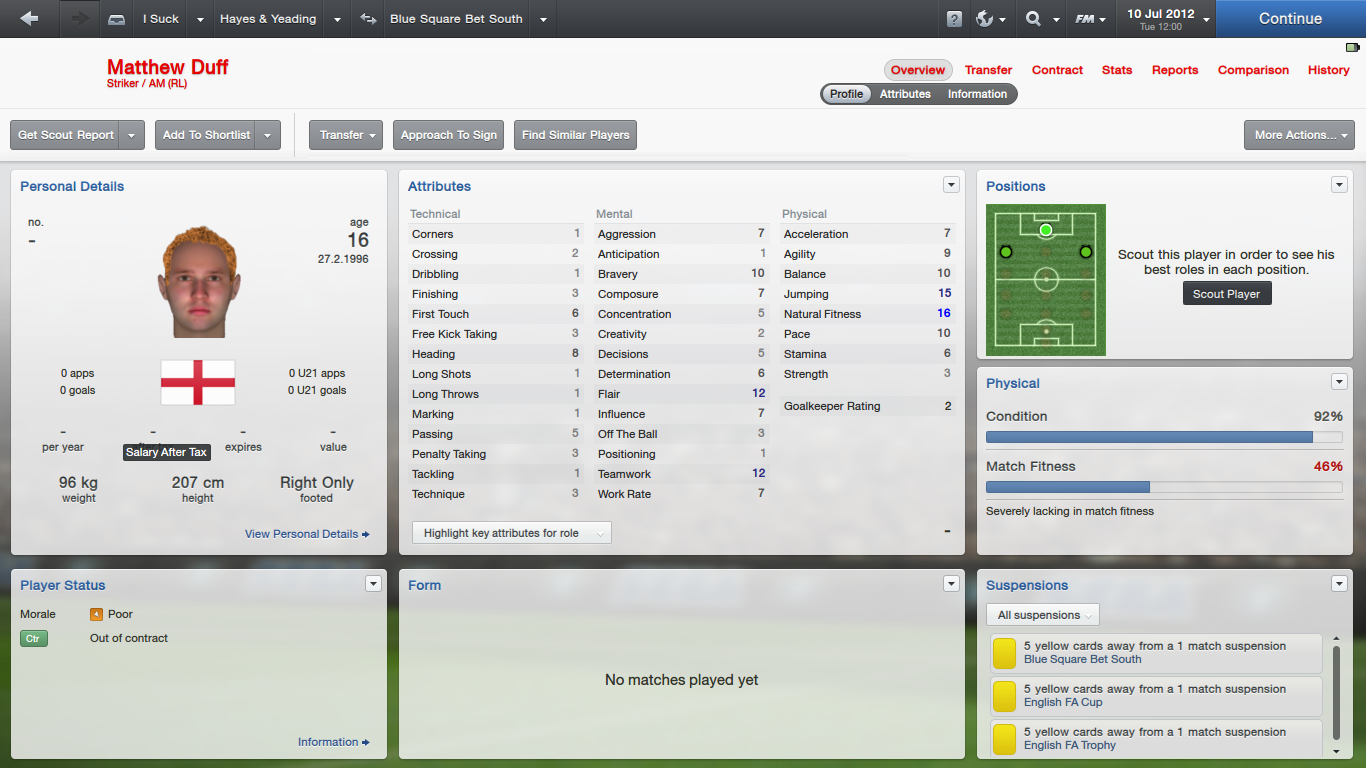Viewport: 1366px width, 768px height.
Task: View the Stats tab
Action: click(x=1117, y=70)
